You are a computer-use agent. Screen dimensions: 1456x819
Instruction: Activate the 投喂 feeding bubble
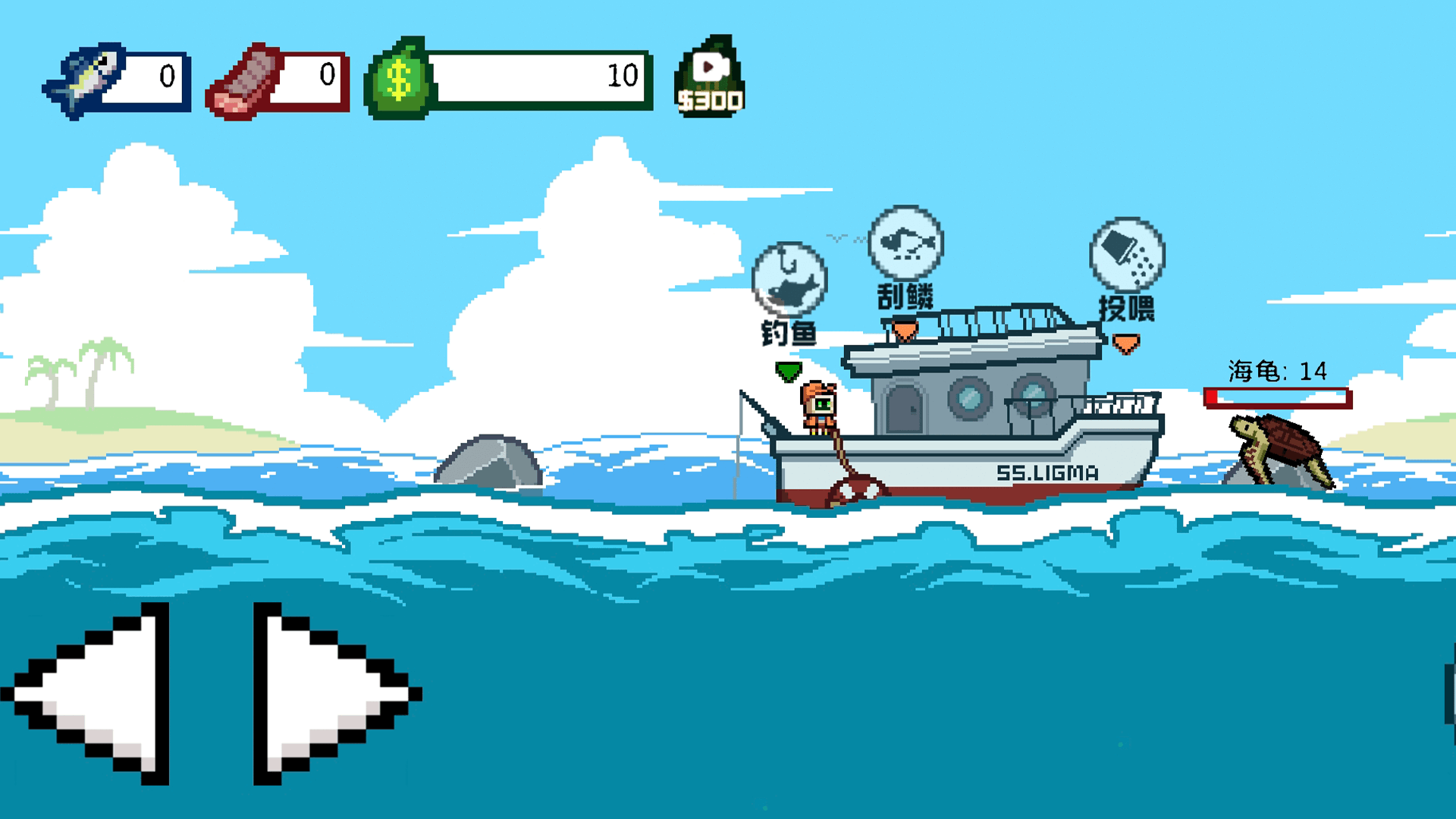pos(1127,256)
